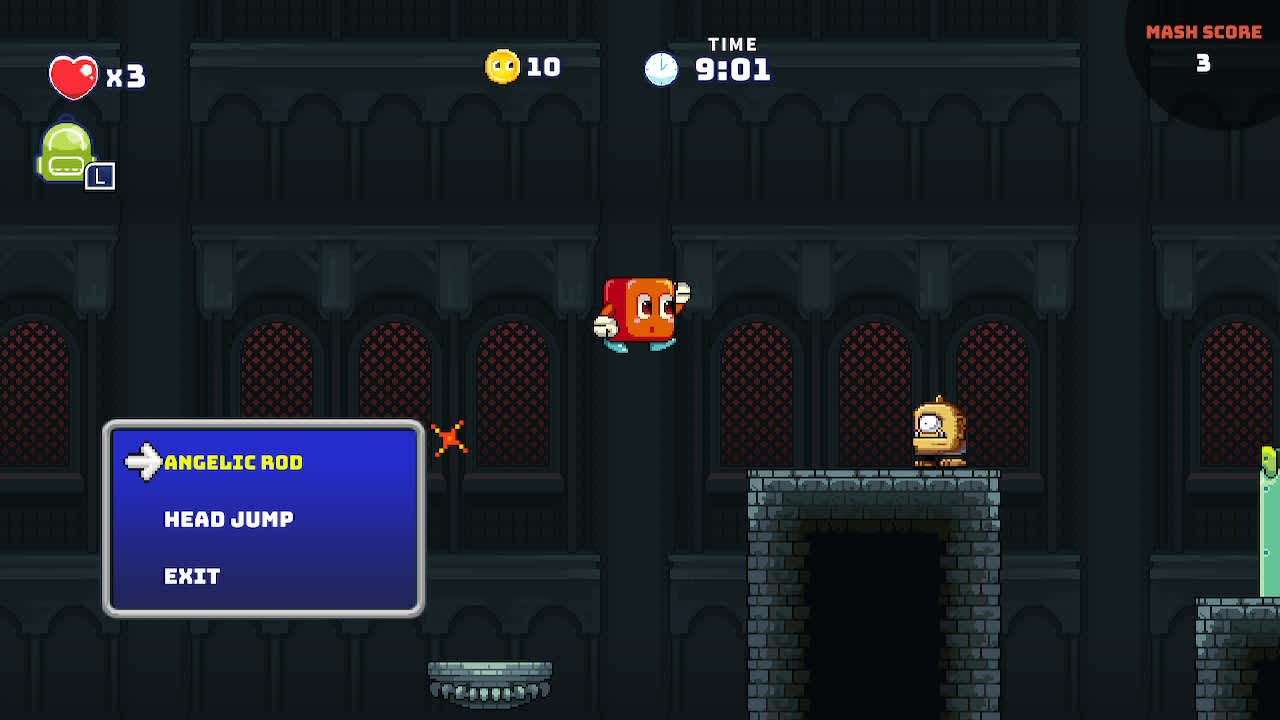Click the white arrow selection cursor
Viewport: 1280px width, 720px height.
[x=144, y=461]
